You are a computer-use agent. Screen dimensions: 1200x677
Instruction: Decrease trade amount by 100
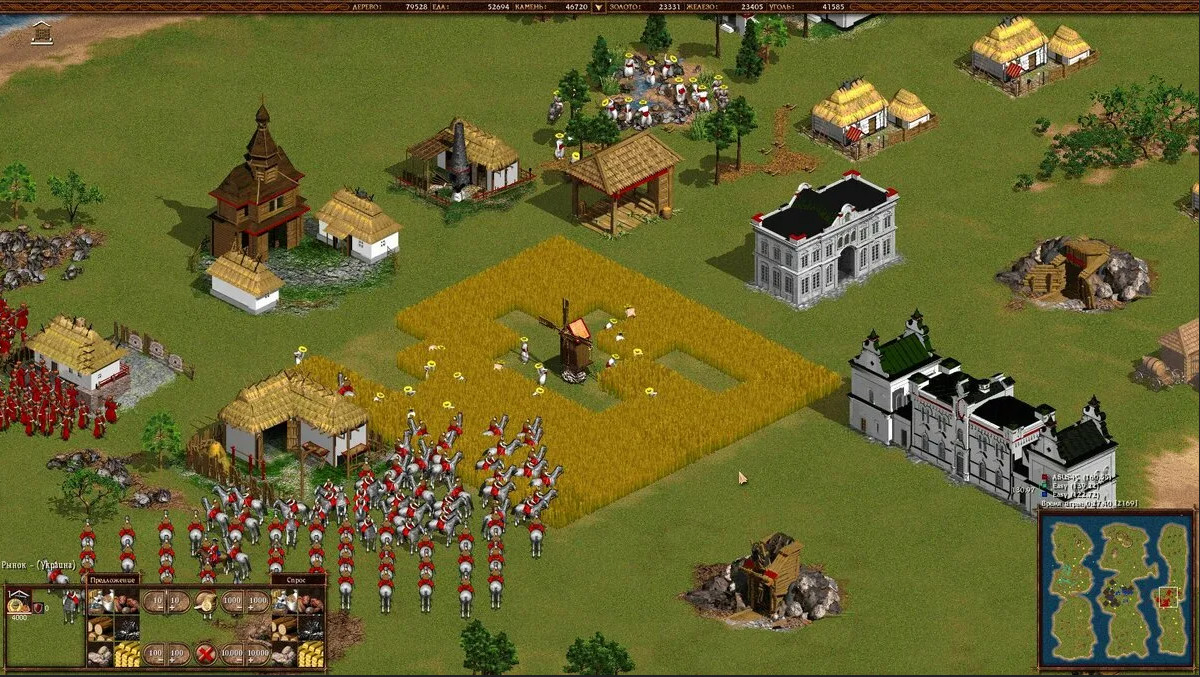pyautogui.click(x=153, y=654)
